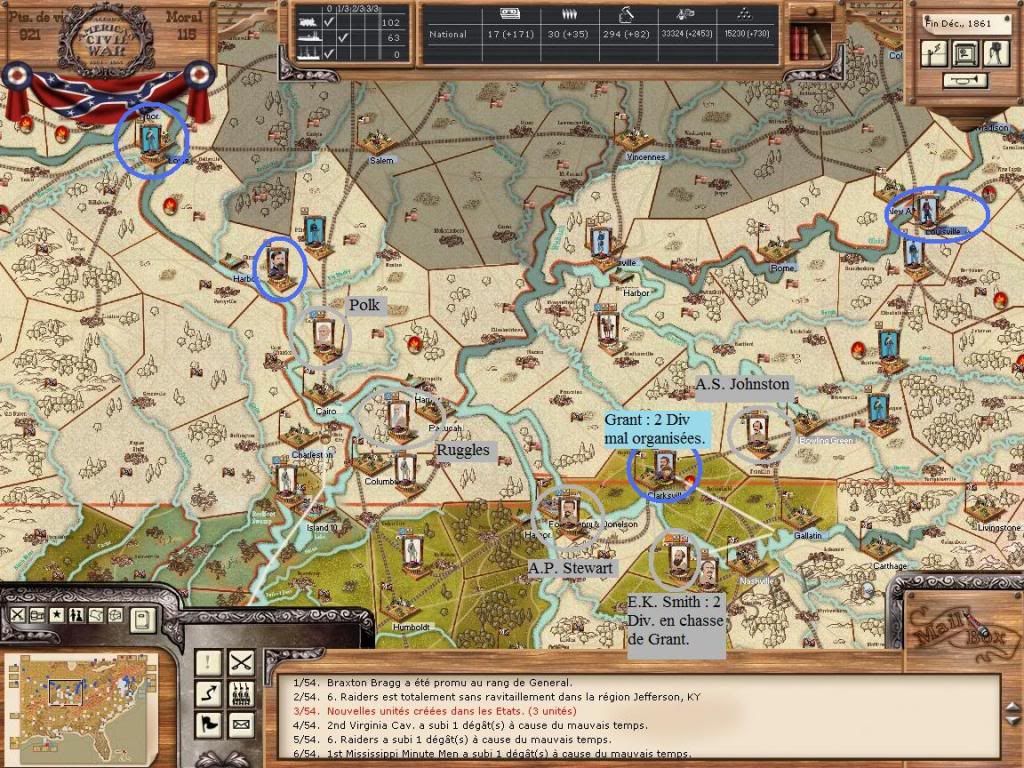1024x768 pixels.
Task: Toggle the crossed swords map filter
Action: tap(17, 615)
